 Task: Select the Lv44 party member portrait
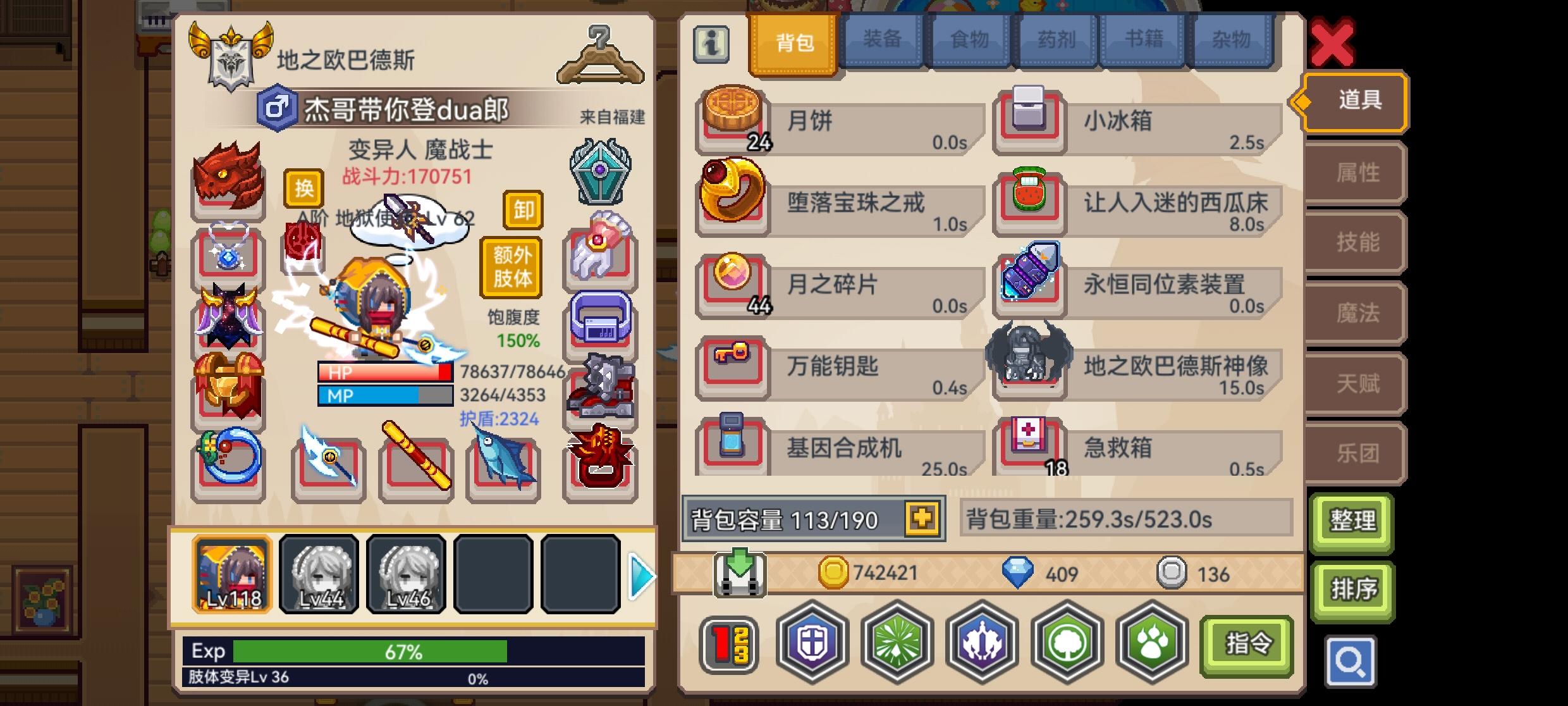[320, 574]
